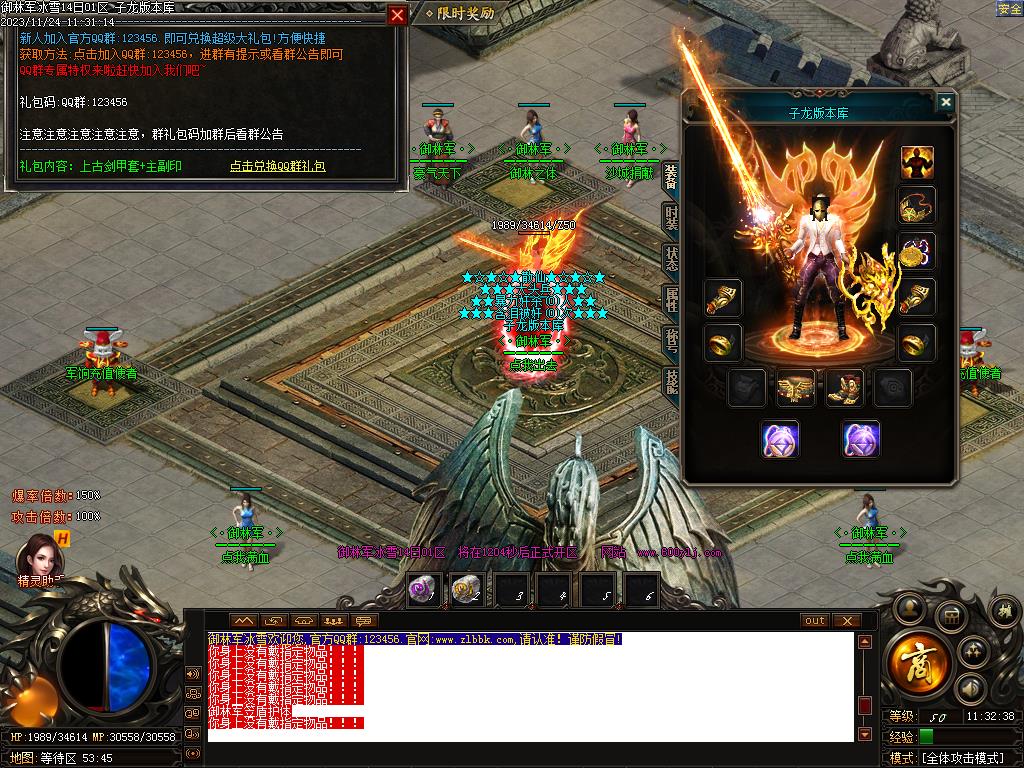Close the character equipment panel
The height and width of the screenshot is (768, 1024).
(x=945, y=102)
